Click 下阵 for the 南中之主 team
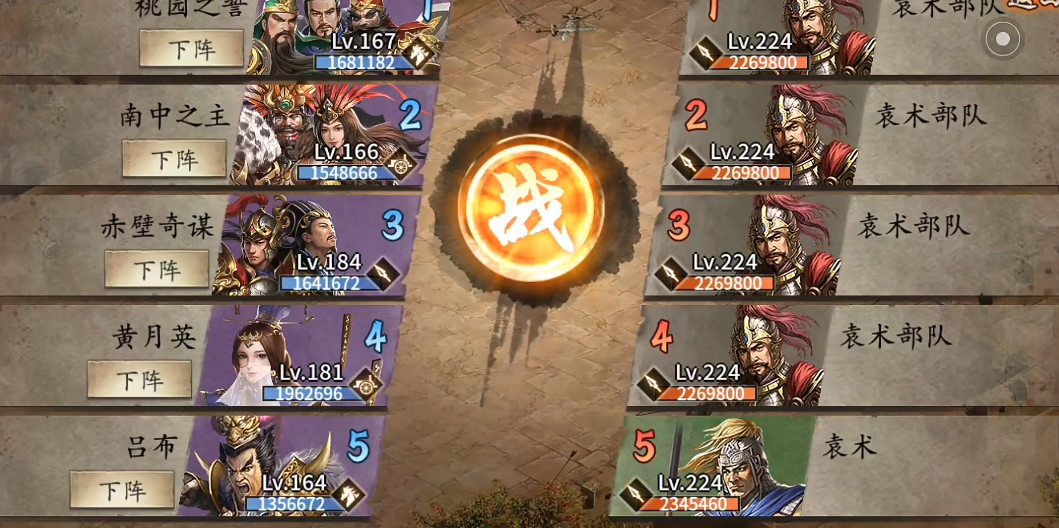The height and width of the screenshot is (528, 1059). pyautogui.click(x=174, y=159)
